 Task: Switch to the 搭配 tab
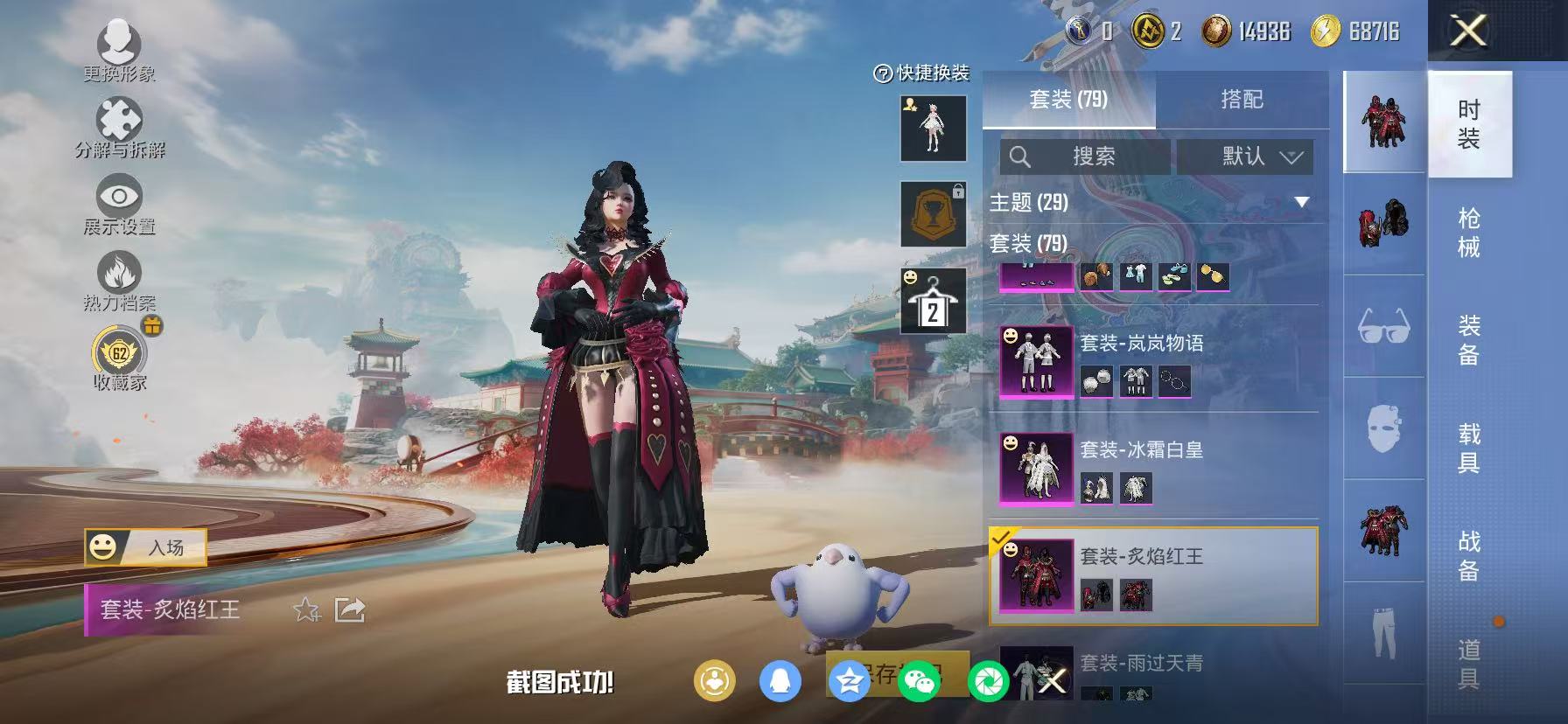point(1241,100)
